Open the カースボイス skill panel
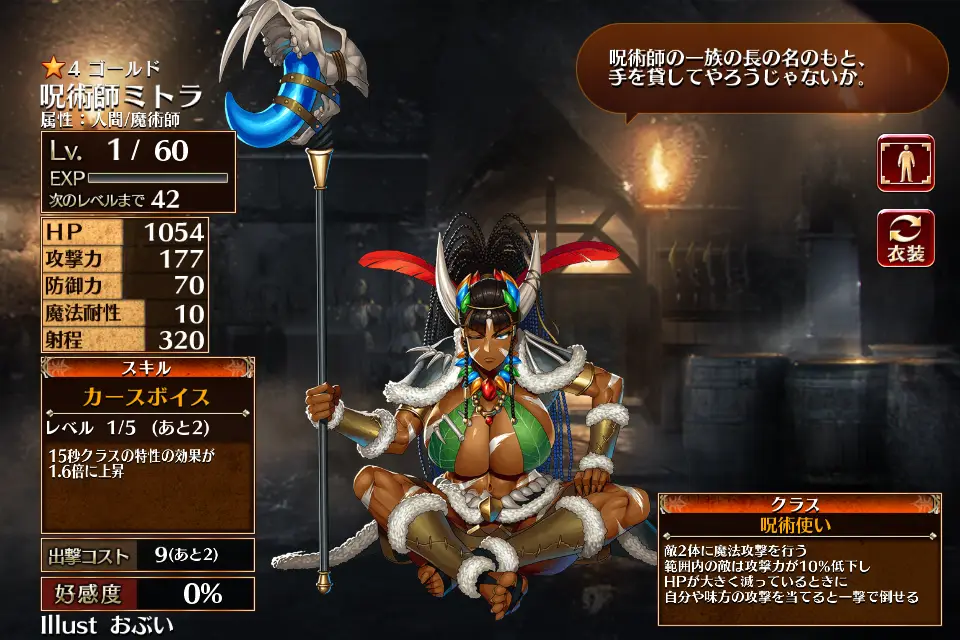 click(147, 397)
